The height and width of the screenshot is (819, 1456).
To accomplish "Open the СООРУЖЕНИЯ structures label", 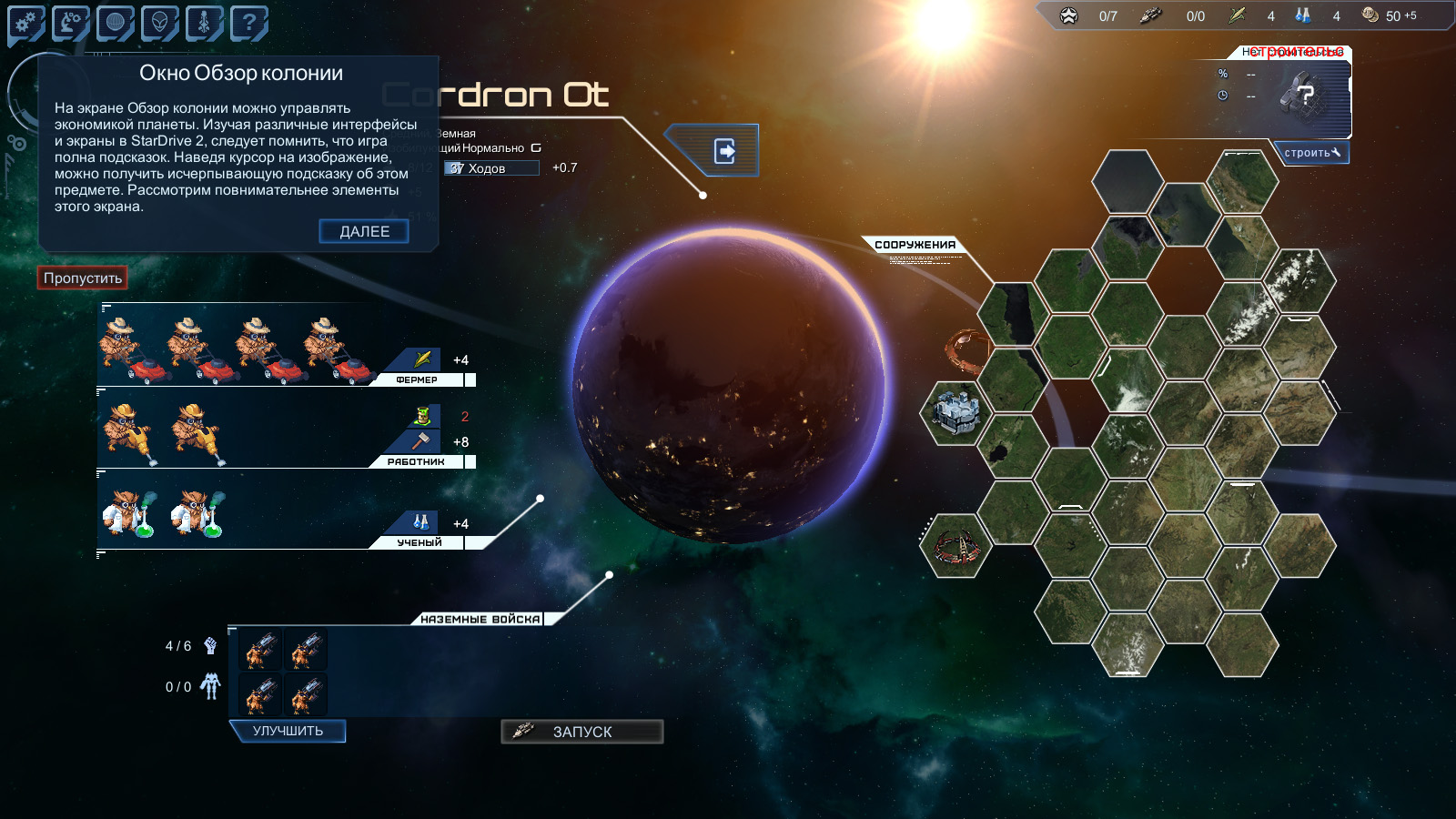I will click(915, 245).
